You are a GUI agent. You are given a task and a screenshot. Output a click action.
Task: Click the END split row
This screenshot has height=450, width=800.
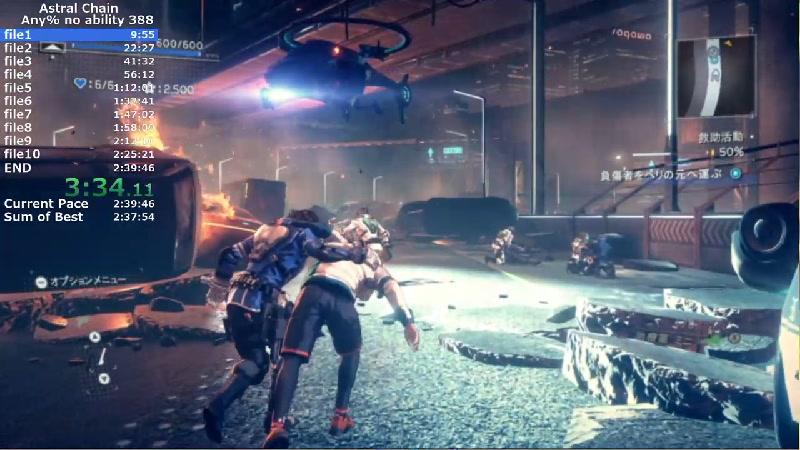pyautogui.click(x=79, y=167)
